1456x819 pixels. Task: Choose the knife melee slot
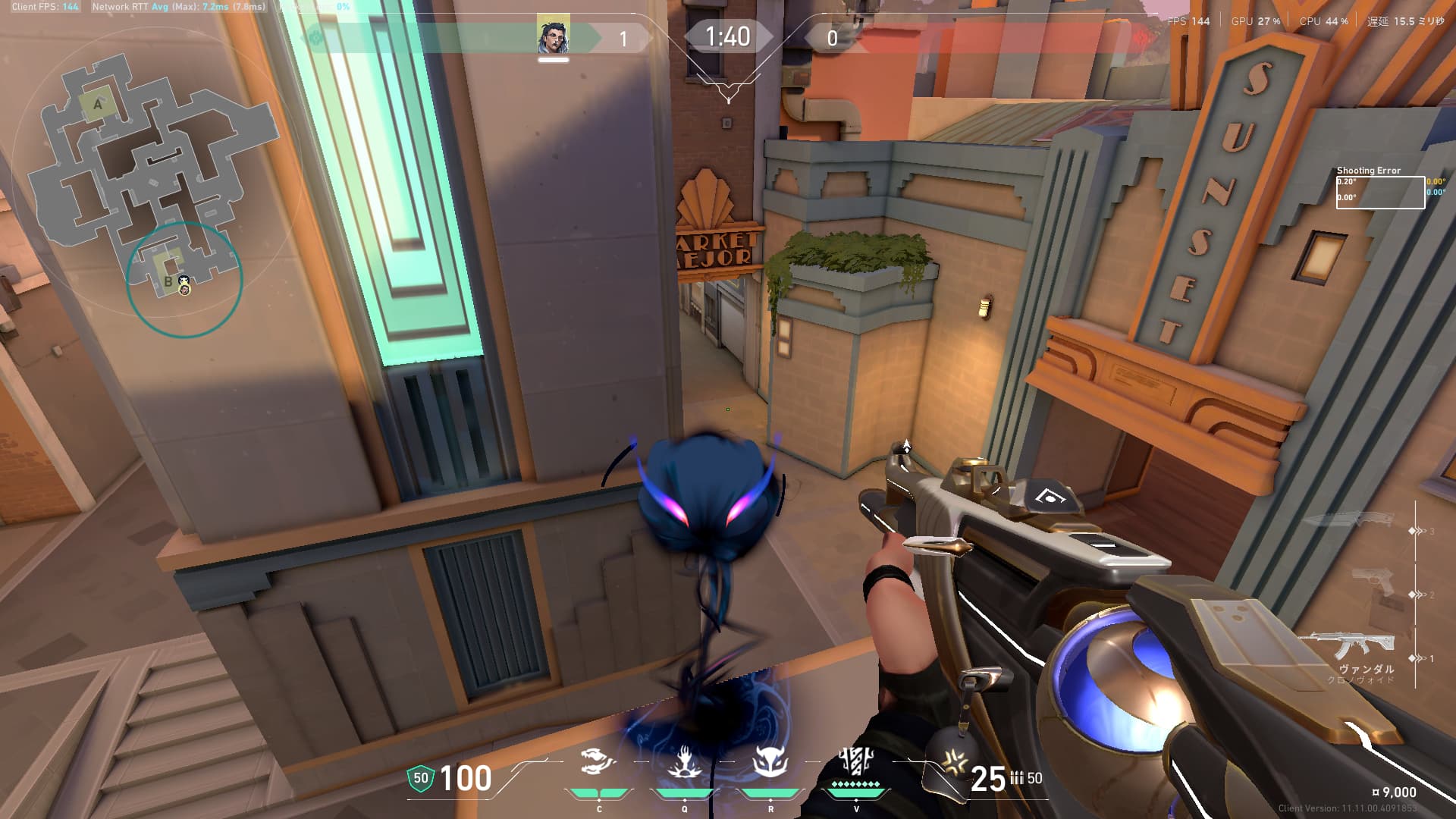[1350, 522]
